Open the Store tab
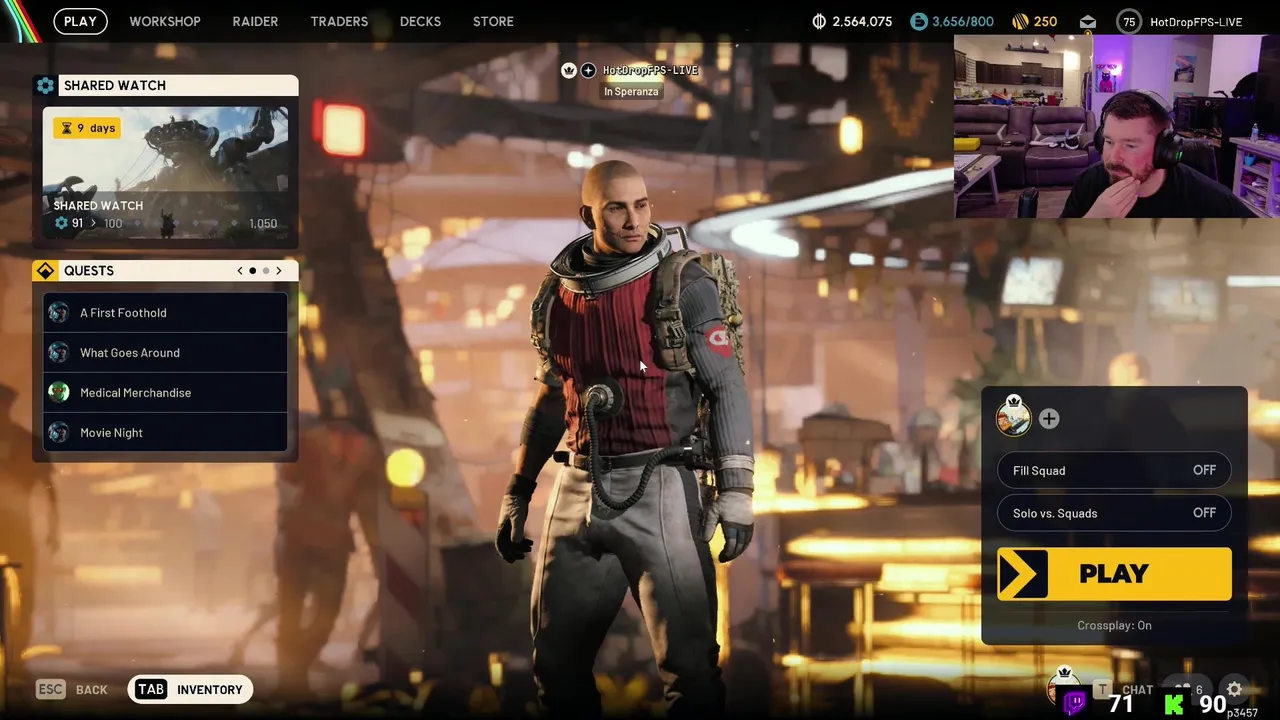Image resolution: width=1280 pixels, height=720 pixels. tap(493, 21)
